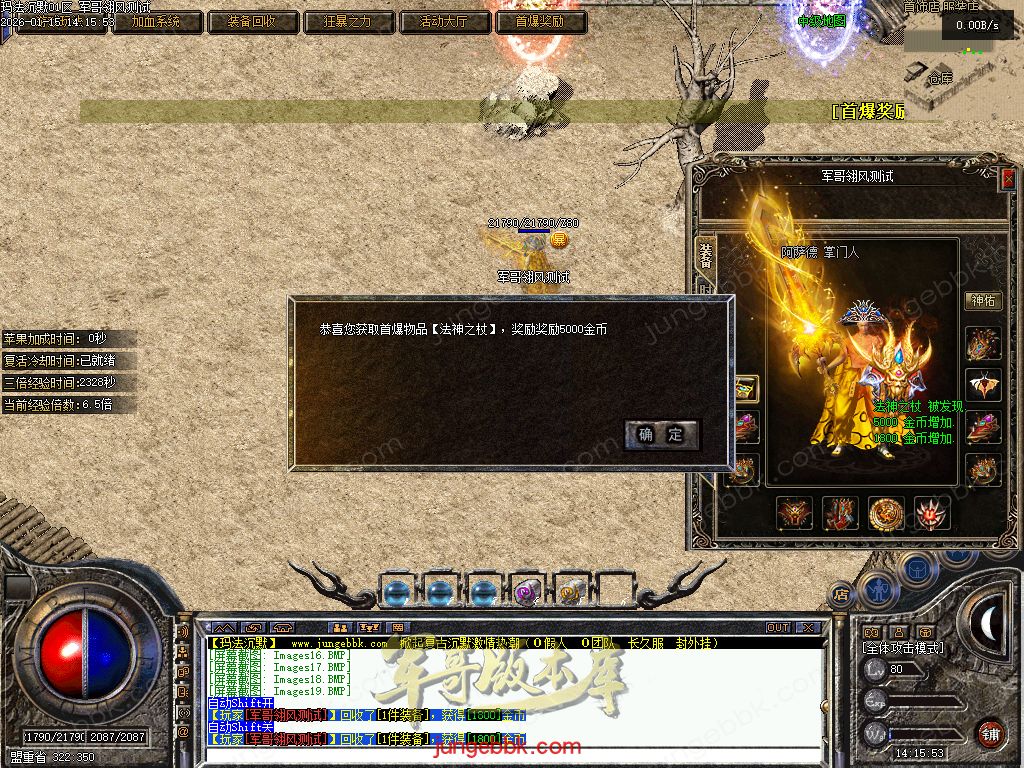Click the OUT button on the chat bar
The height and width of the screenshot is (768, 1024).
click(778, 628)
